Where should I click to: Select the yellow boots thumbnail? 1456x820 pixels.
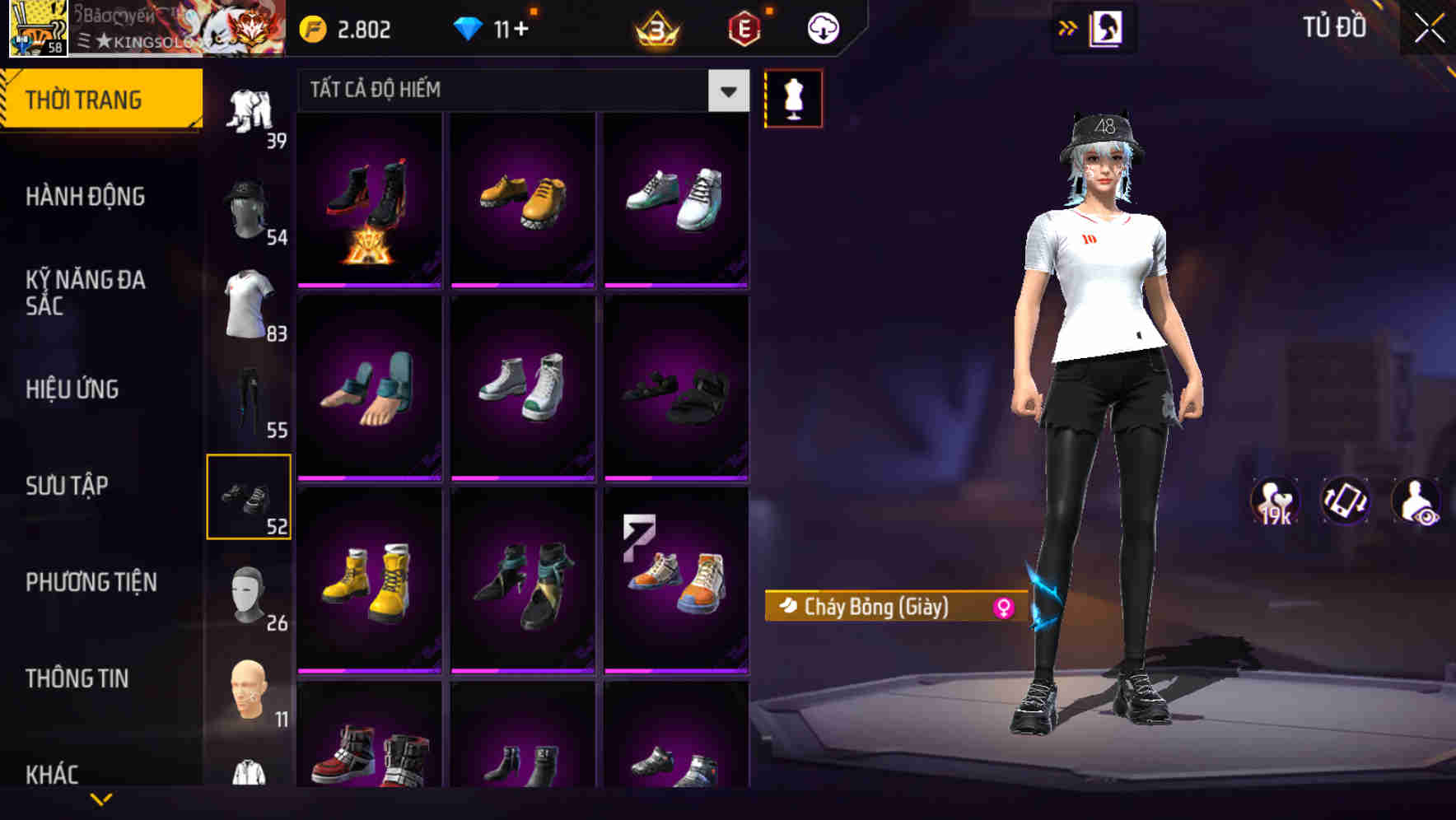369,580
